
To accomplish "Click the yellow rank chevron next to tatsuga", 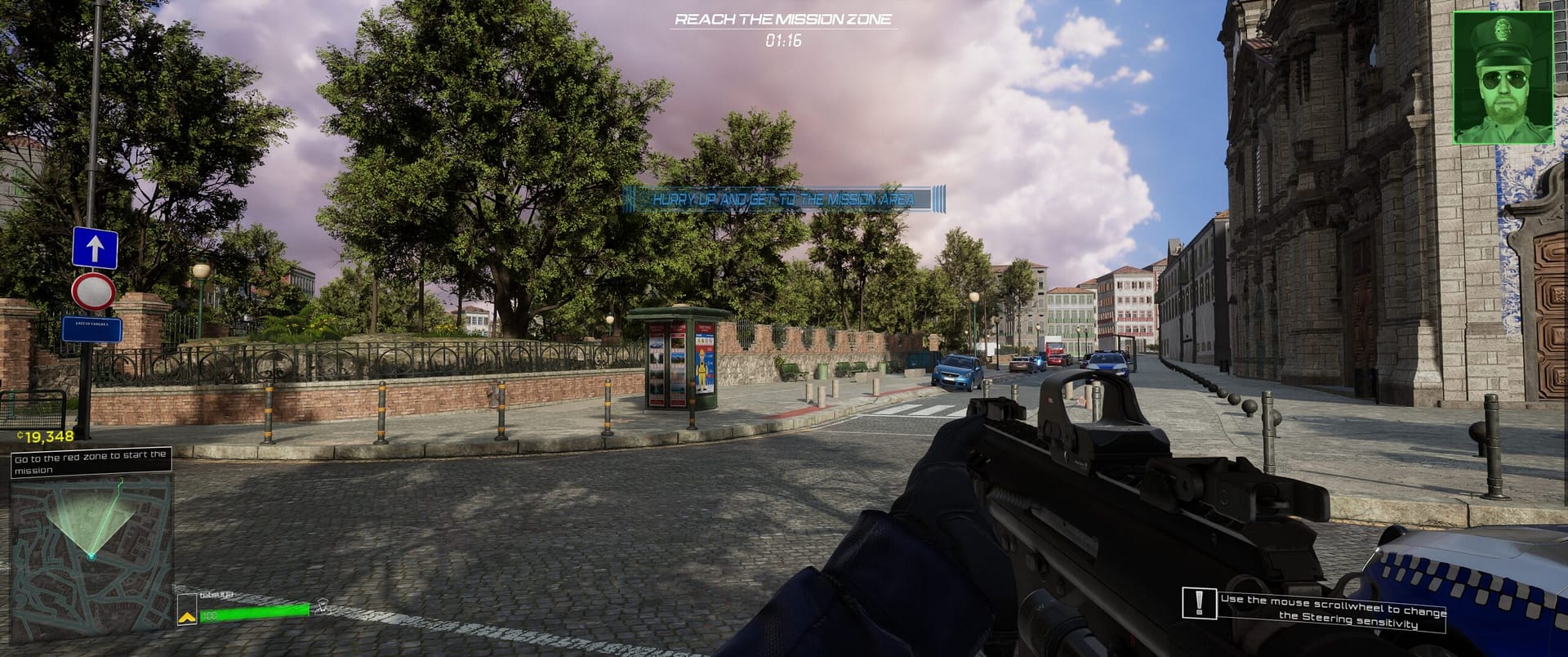I will pyautogui.click(x=188, y=617).
